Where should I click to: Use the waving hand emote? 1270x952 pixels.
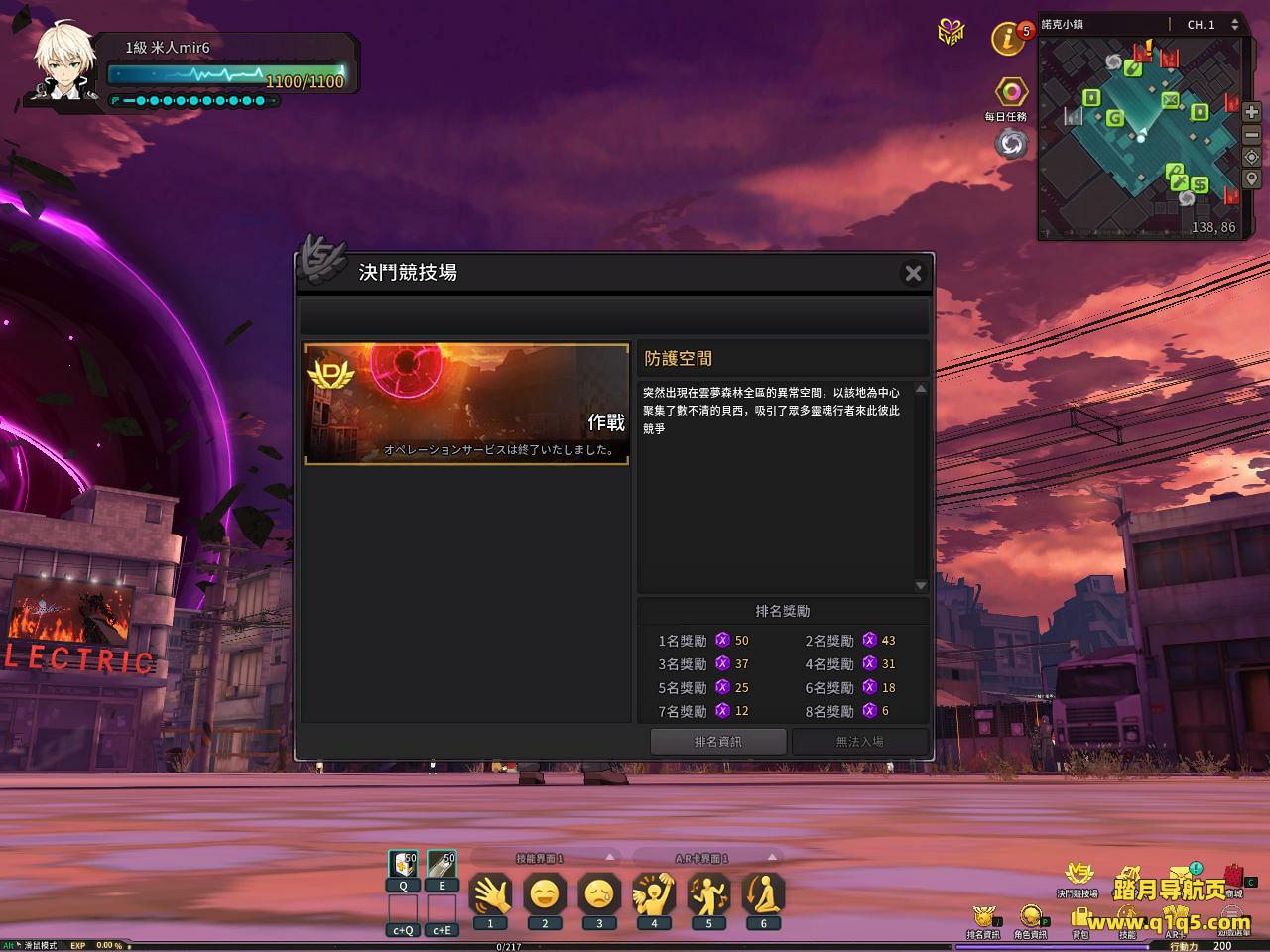[x=490, y=895]
